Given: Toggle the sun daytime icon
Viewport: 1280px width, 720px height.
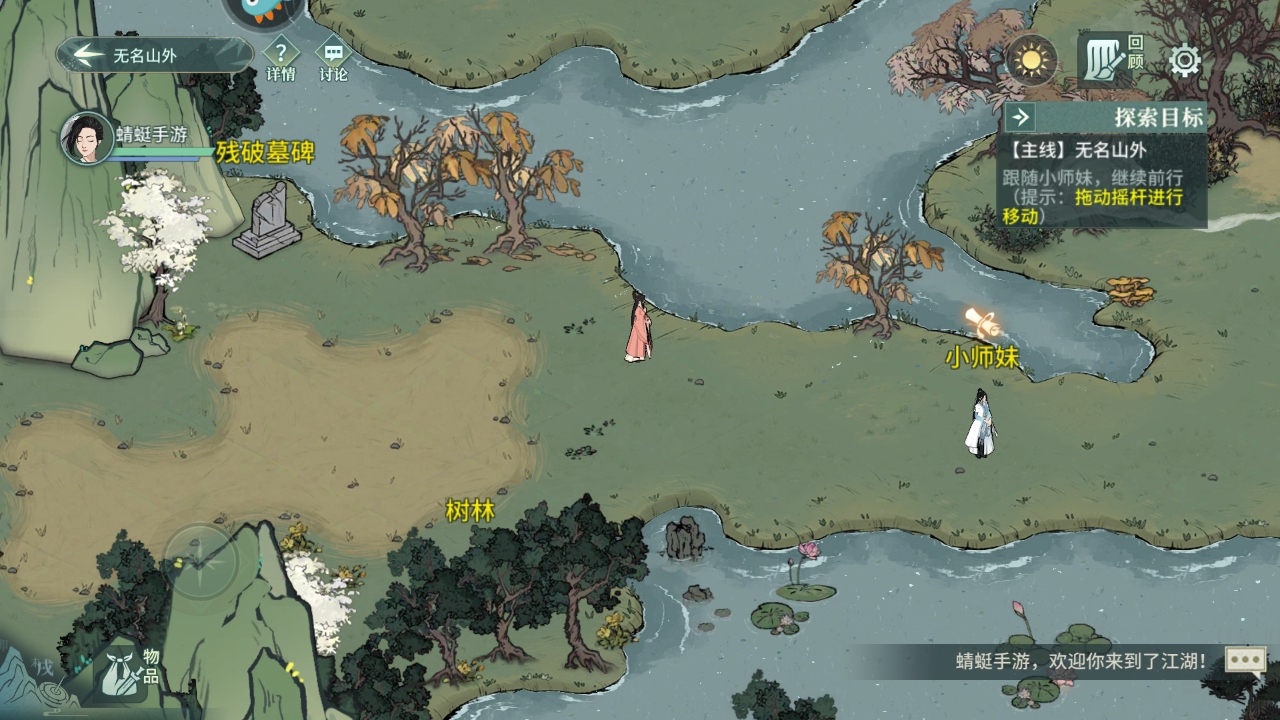Looking at the screenshot, I should (1031, 60).
